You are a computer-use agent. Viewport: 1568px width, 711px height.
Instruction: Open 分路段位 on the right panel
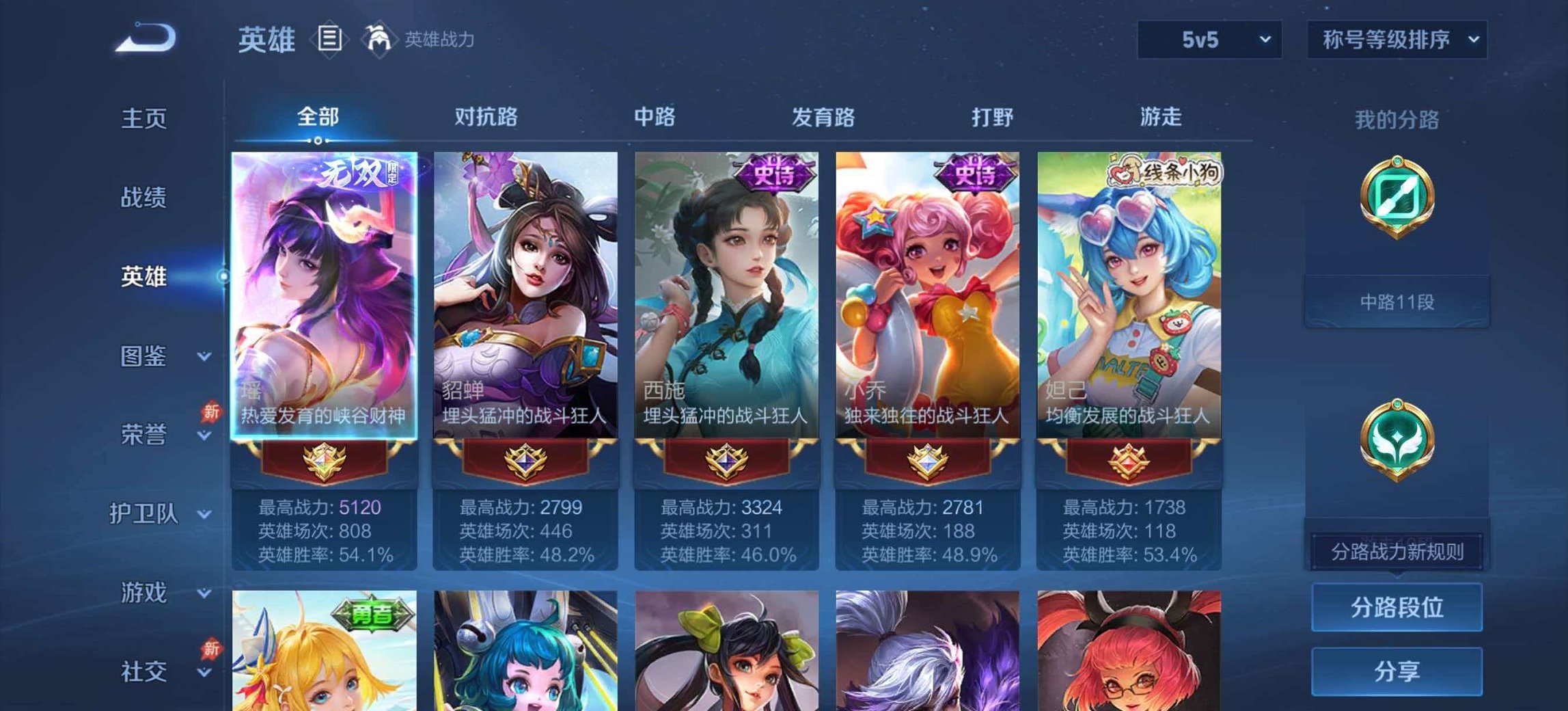pyautogui.click(x=1399, y=608)
